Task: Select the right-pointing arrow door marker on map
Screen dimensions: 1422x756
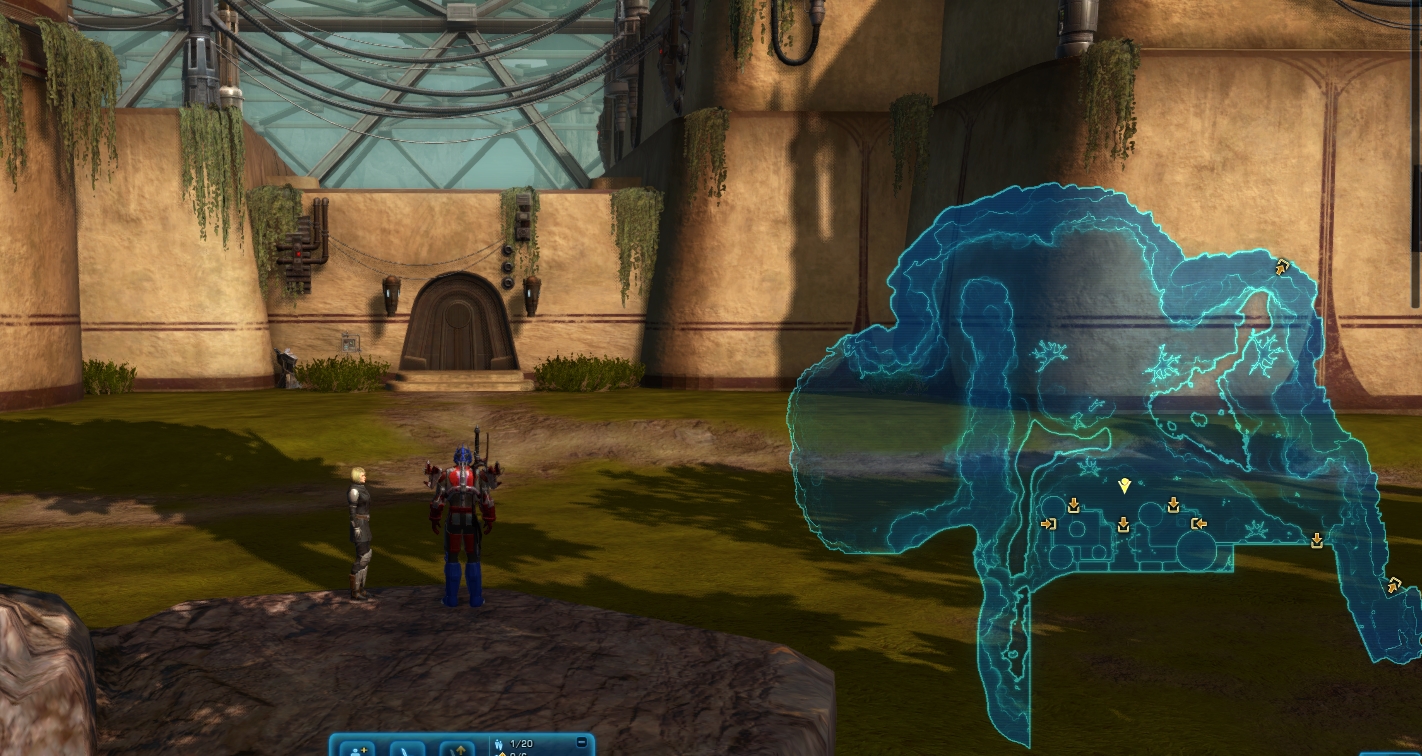Action: [1048, 524]
